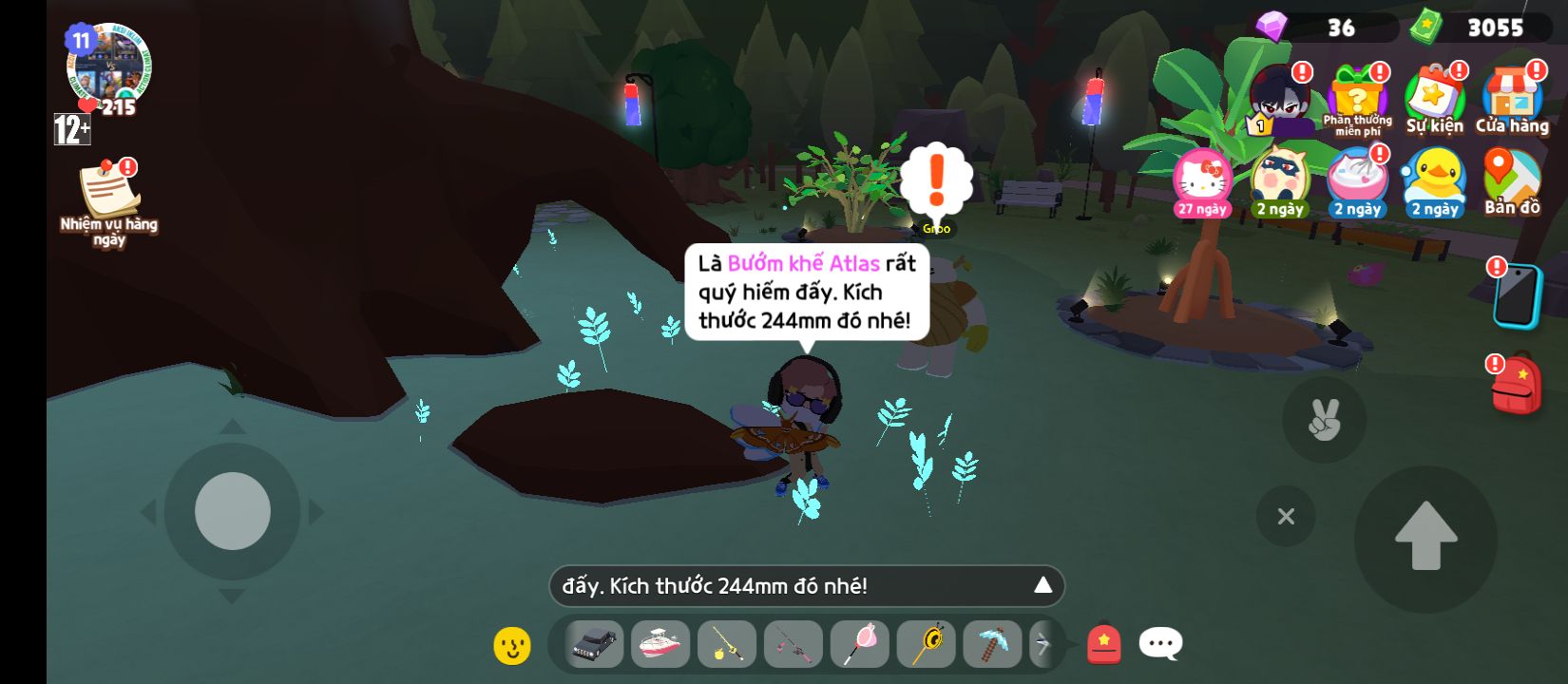Tap the round X cancel button
The image size is (1568, 684).
coord(1286,516)
